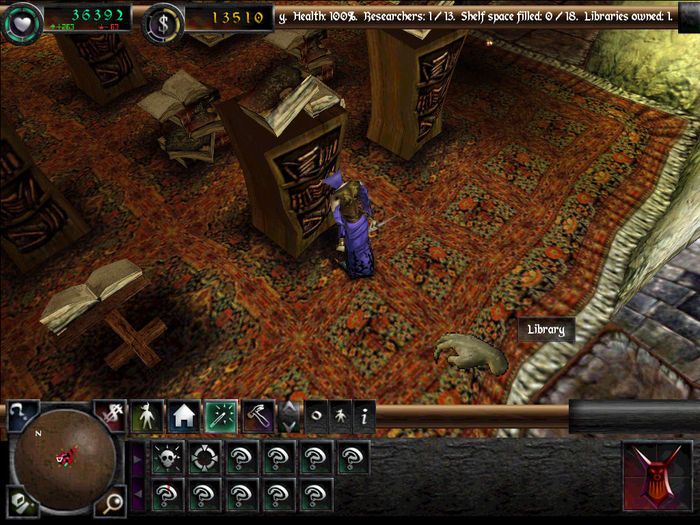
Task: Click the upper purple arrow beside the spell rows
Action: (x=138, y=459)
